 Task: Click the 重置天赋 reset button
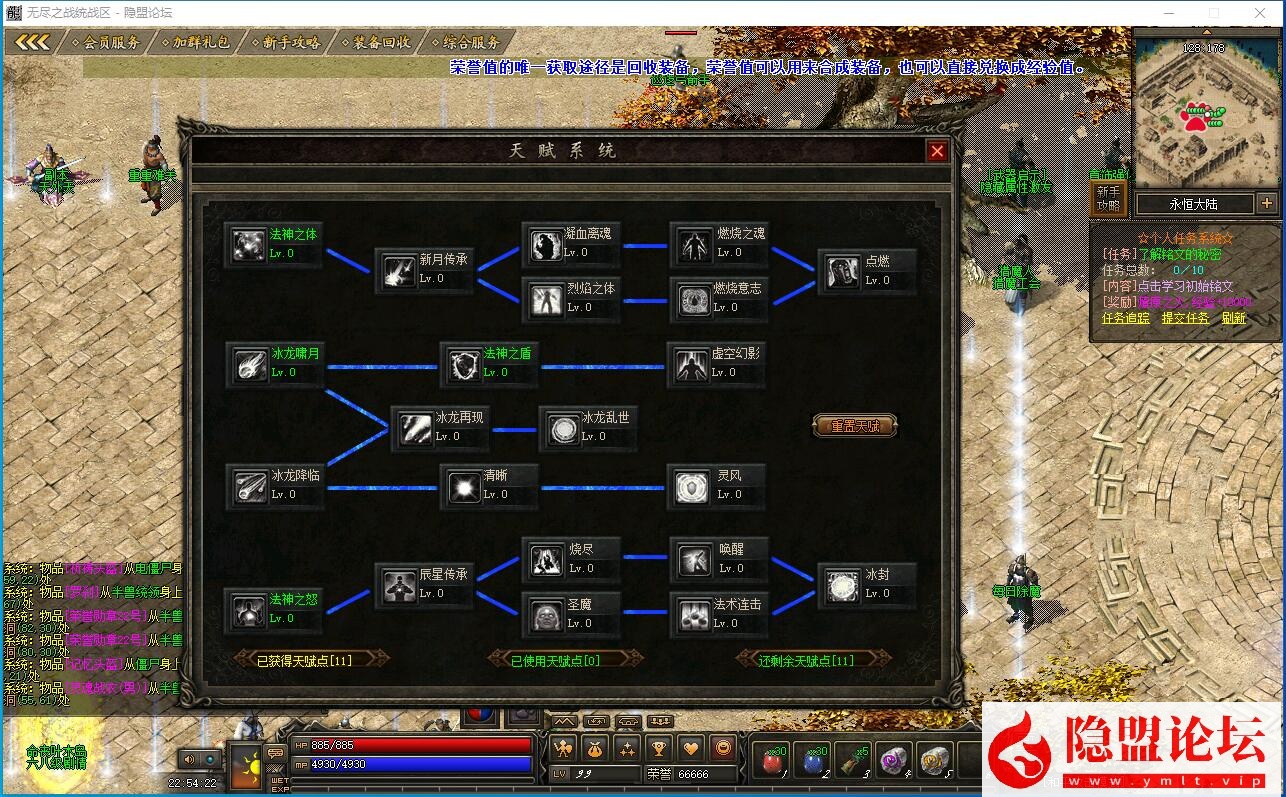(855, 426)
